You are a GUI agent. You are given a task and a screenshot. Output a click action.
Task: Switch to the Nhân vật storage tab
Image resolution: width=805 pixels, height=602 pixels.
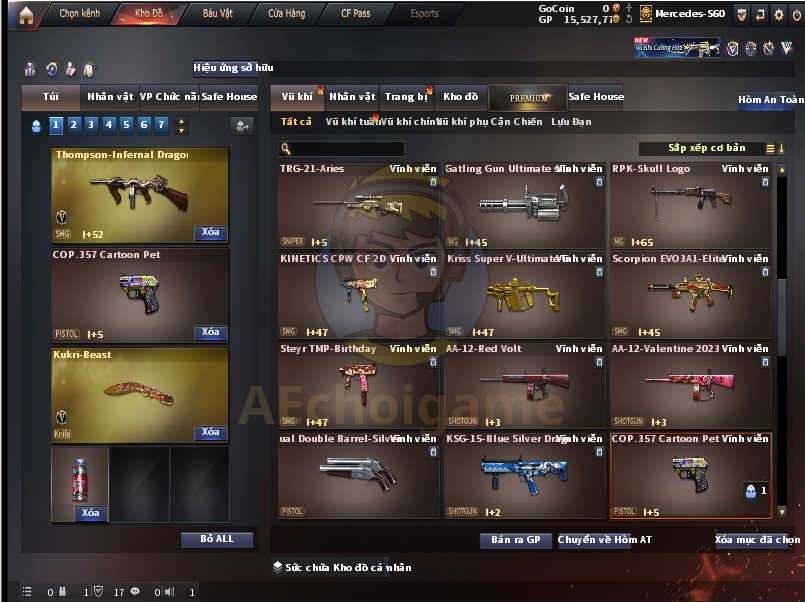pyautogui.click(x=352, y=97)
